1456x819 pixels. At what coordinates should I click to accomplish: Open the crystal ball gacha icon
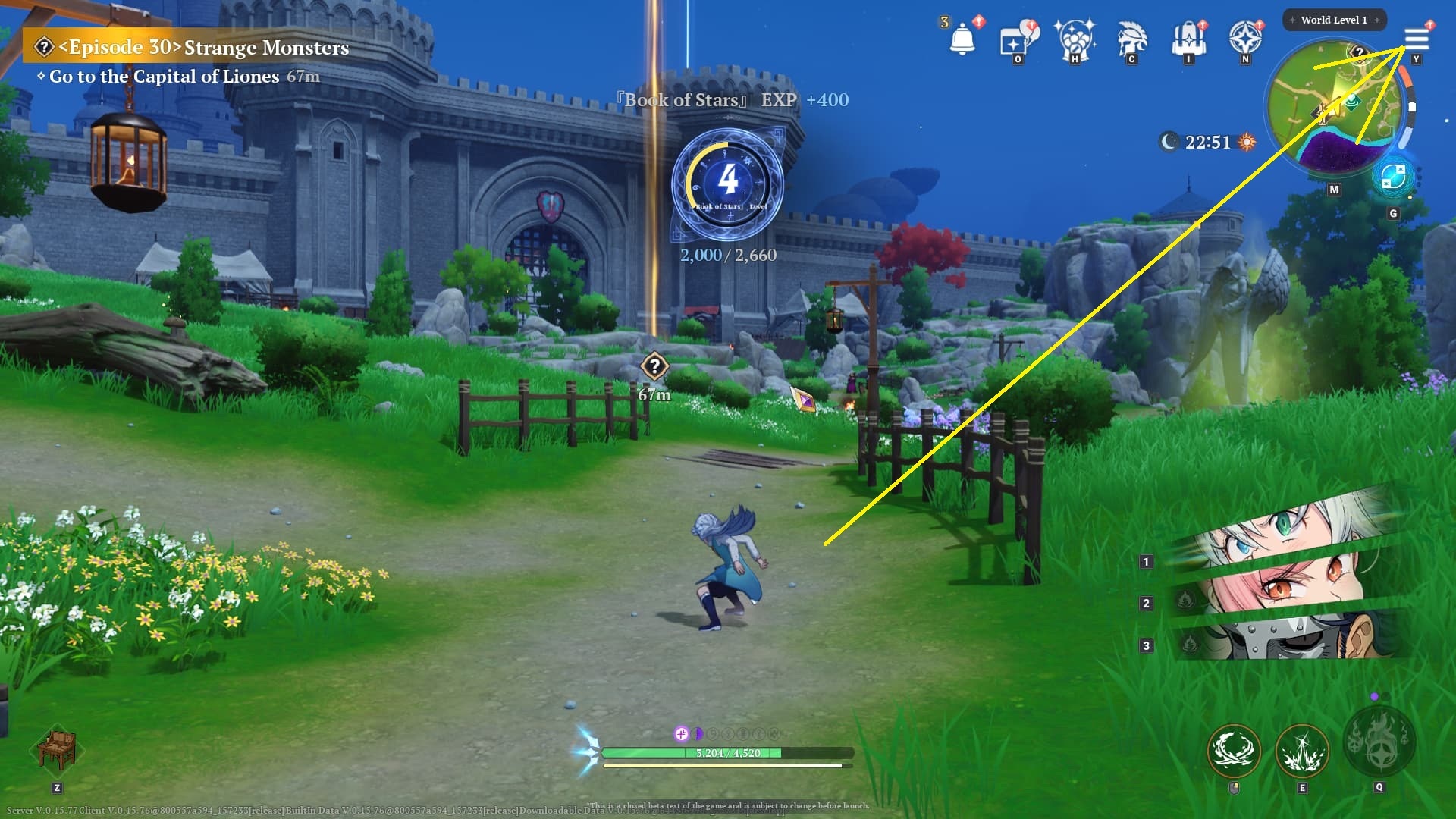[x=1075, y=39]
